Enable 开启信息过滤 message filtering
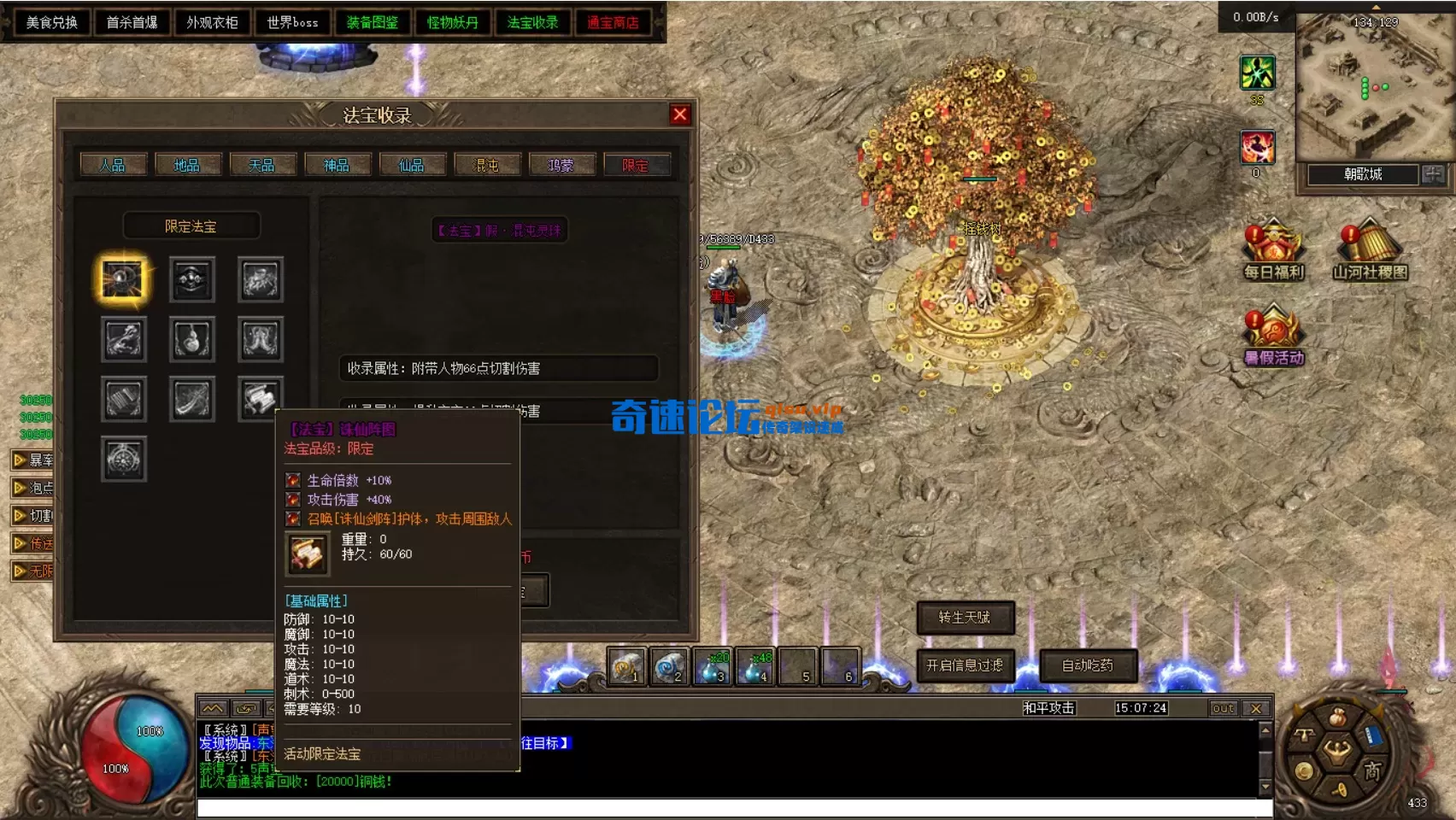This screenshot has height=820, width=1456. (x=966, y=667)
